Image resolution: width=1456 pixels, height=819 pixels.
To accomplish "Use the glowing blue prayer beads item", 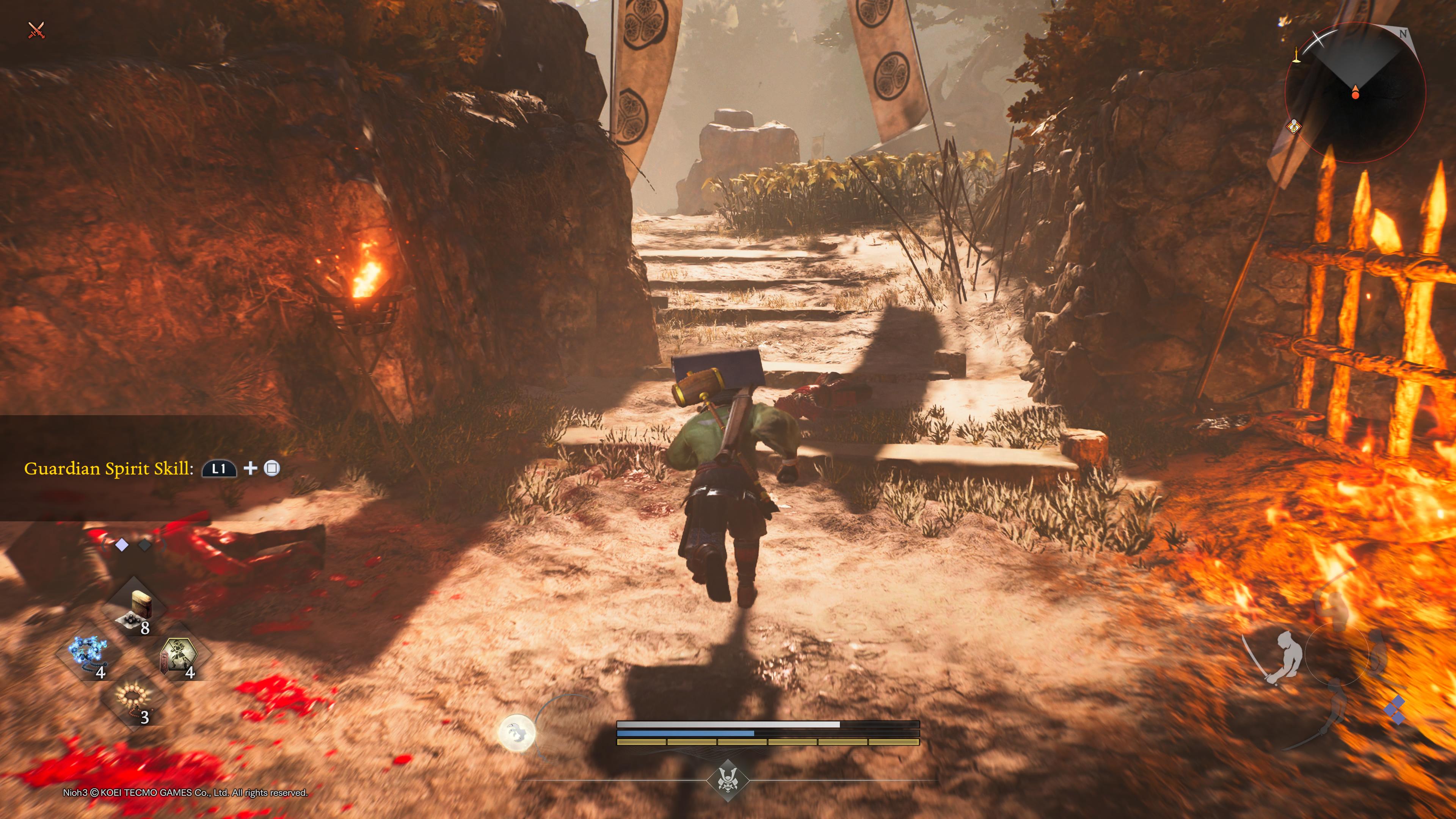I will 89,654.
